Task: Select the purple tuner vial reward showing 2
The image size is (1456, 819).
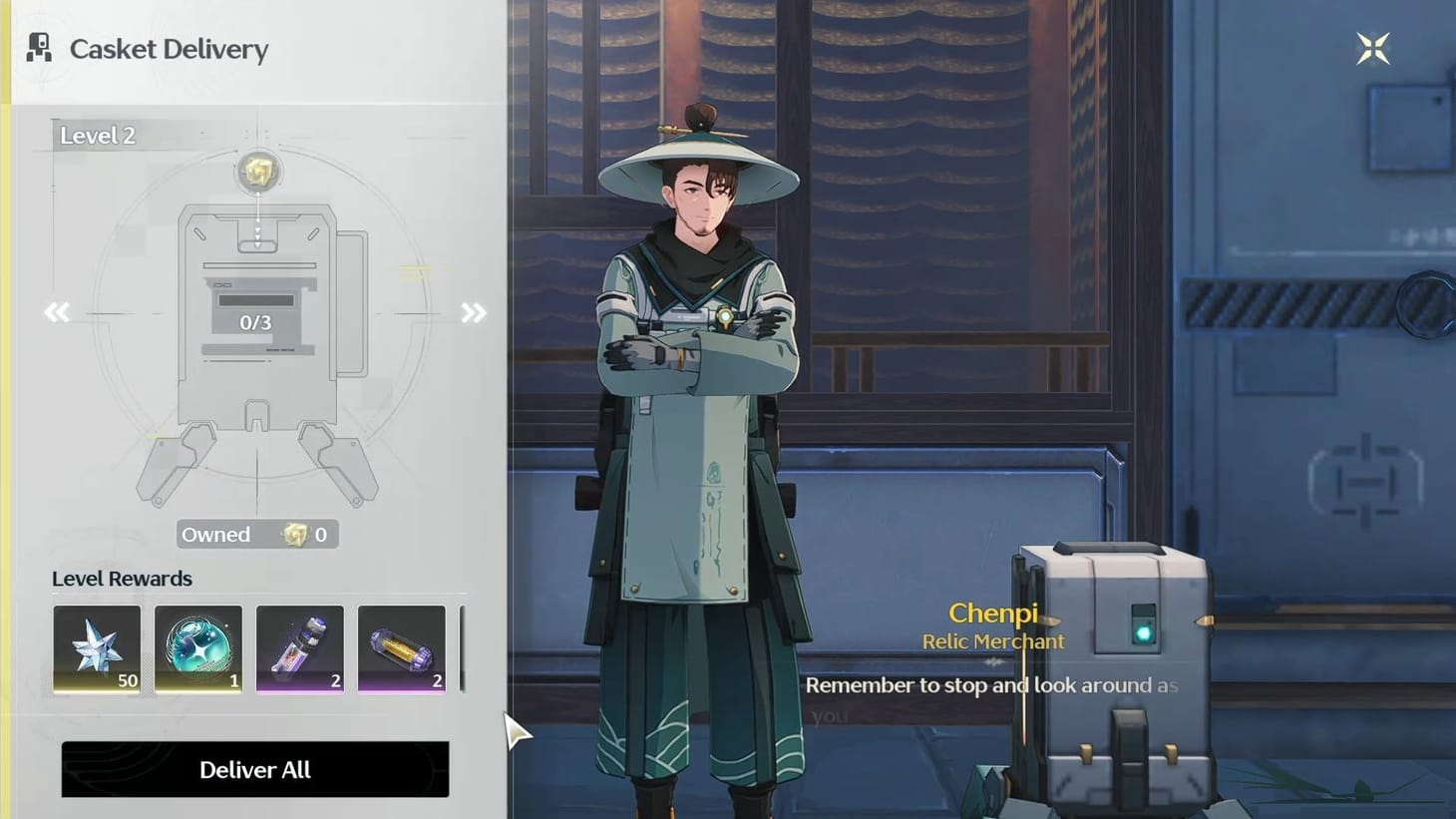Action: pos(300,648)
